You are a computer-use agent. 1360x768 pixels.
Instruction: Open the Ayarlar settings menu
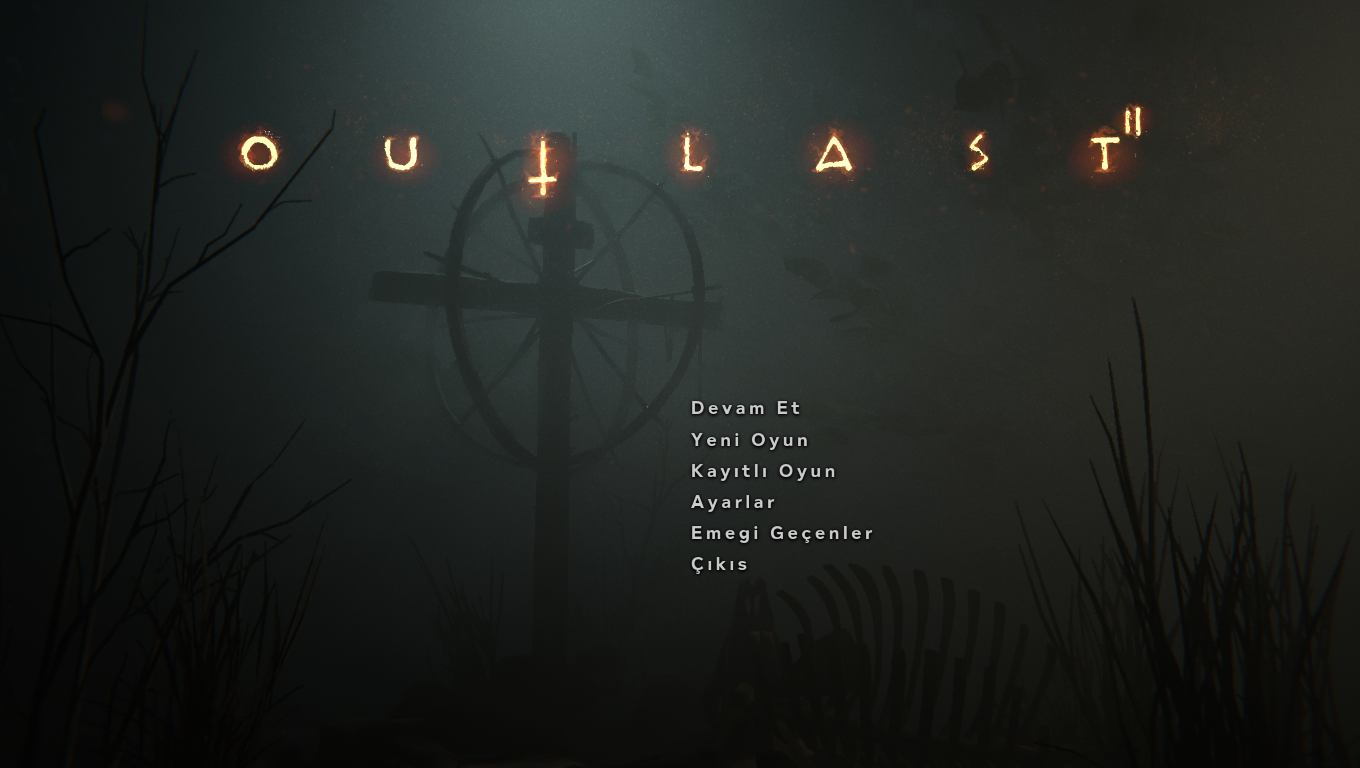[732, 502]
